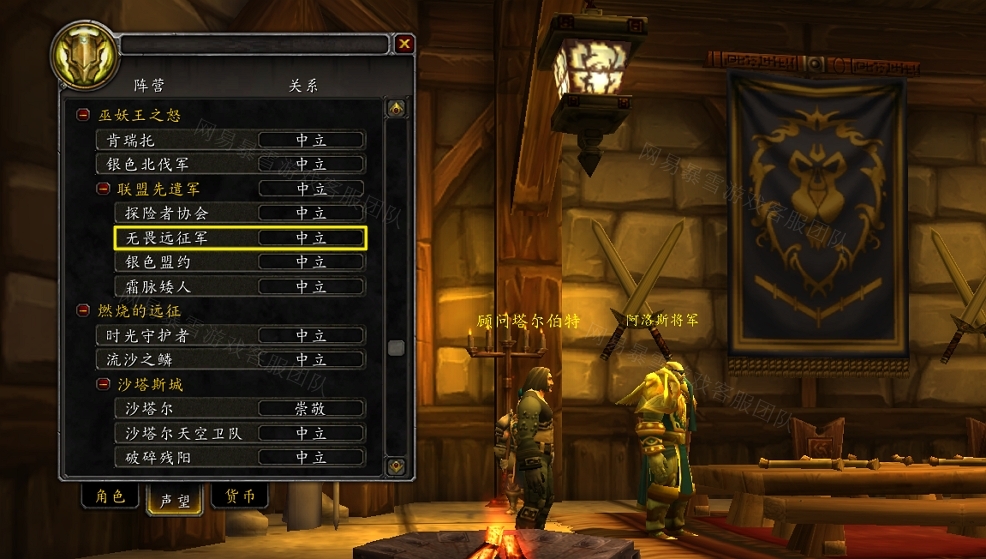The image size is (986, 559).
Task: Collapse the 沙塔斯城 subgroup
Action: click(x=103, y=384)
